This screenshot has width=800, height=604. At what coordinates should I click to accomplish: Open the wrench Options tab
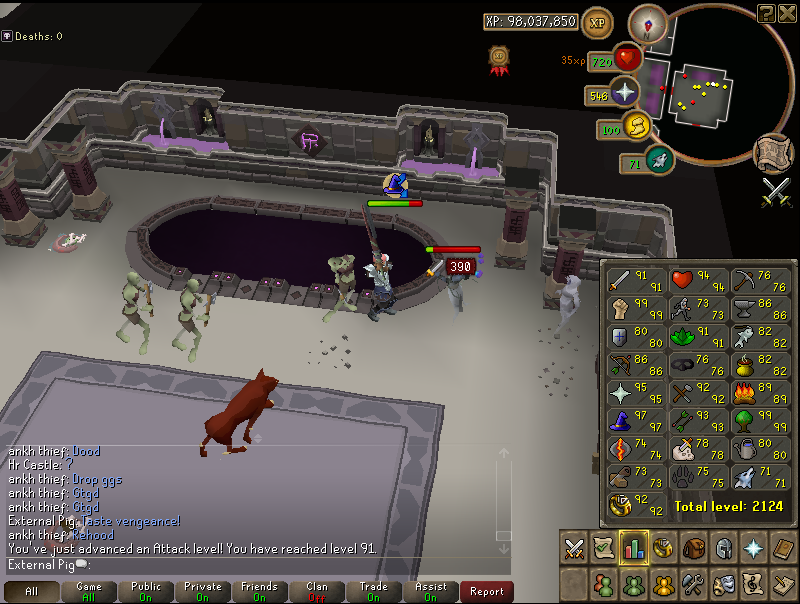[x=693, y=582]
